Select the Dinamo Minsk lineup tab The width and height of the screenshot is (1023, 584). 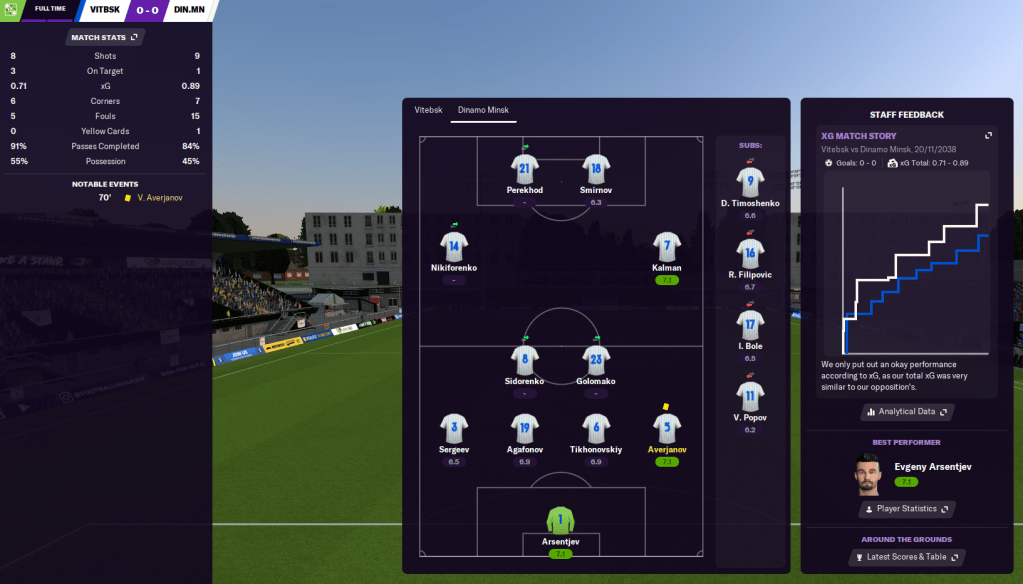[483, 109]
